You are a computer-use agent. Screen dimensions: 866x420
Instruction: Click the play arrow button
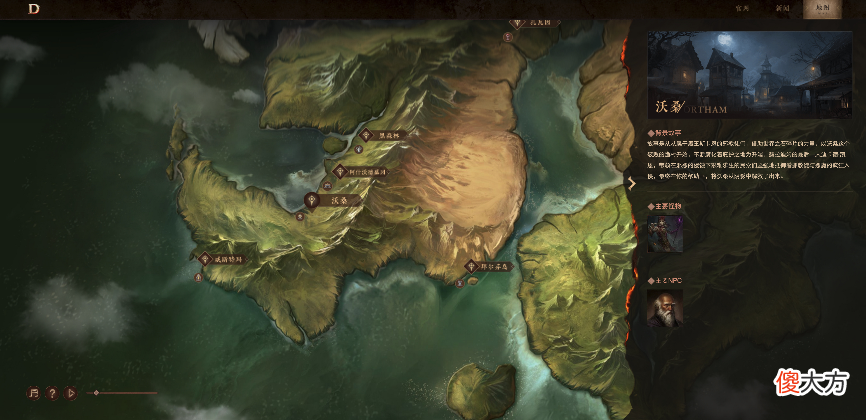(x=71, y=393)
